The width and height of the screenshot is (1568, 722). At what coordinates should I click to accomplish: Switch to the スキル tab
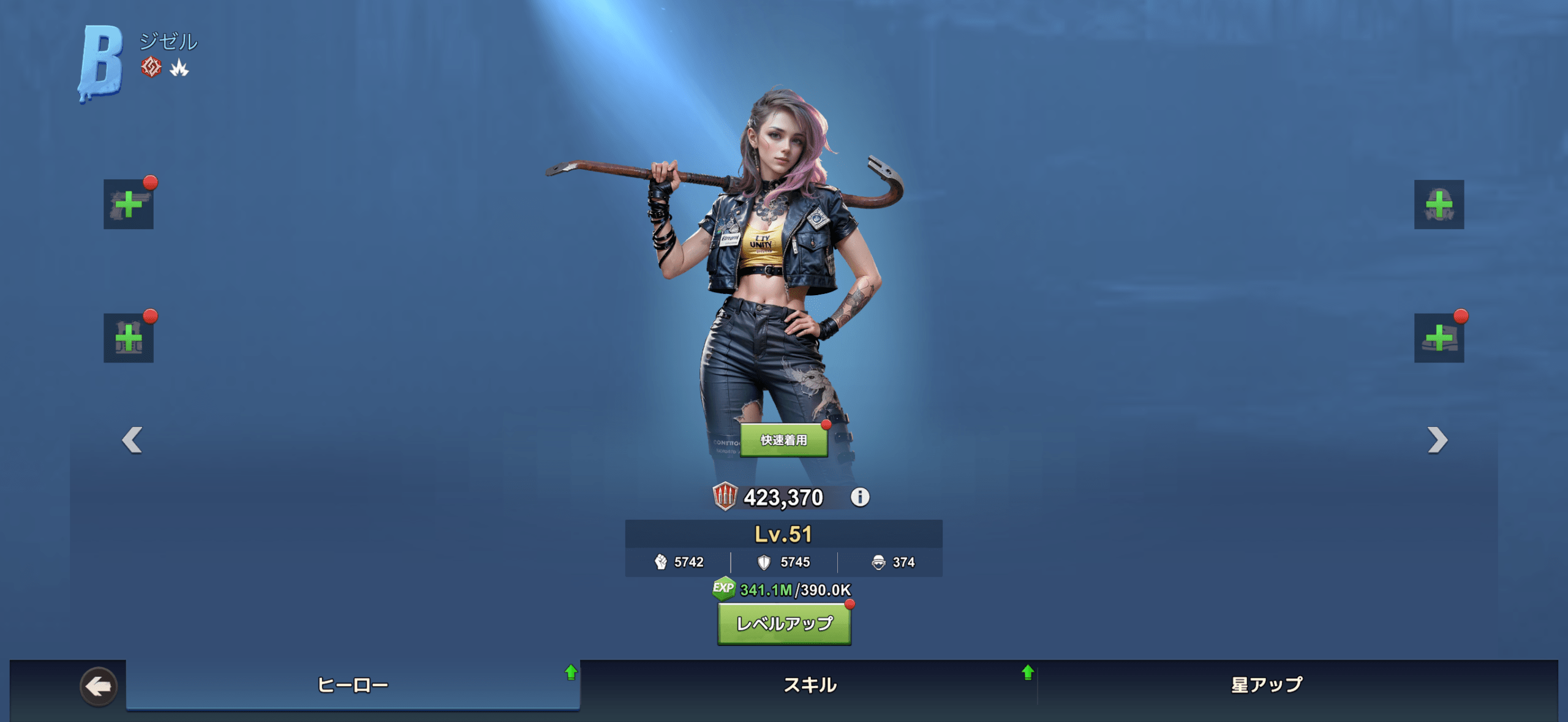810,685
